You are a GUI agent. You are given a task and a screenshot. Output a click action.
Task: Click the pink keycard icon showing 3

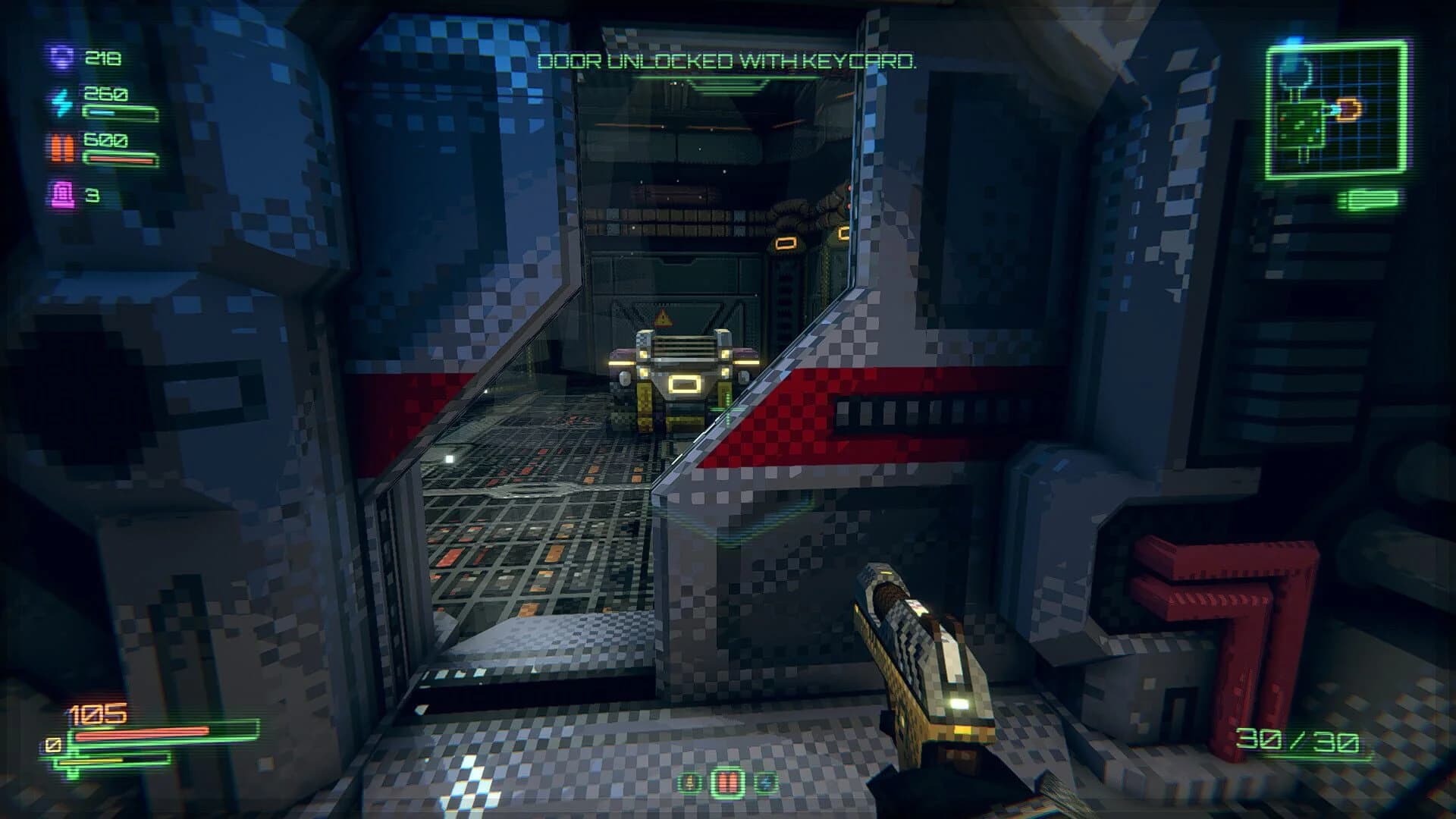coord(62,193)
